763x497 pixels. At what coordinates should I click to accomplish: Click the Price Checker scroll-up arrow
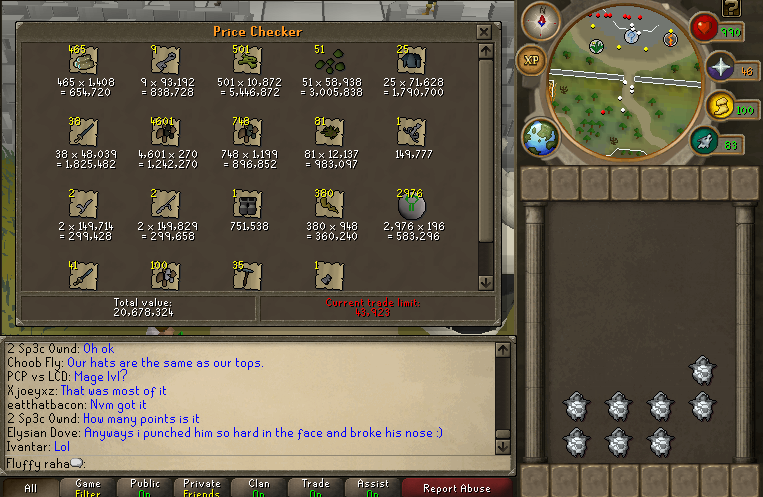tap(486, 50)
